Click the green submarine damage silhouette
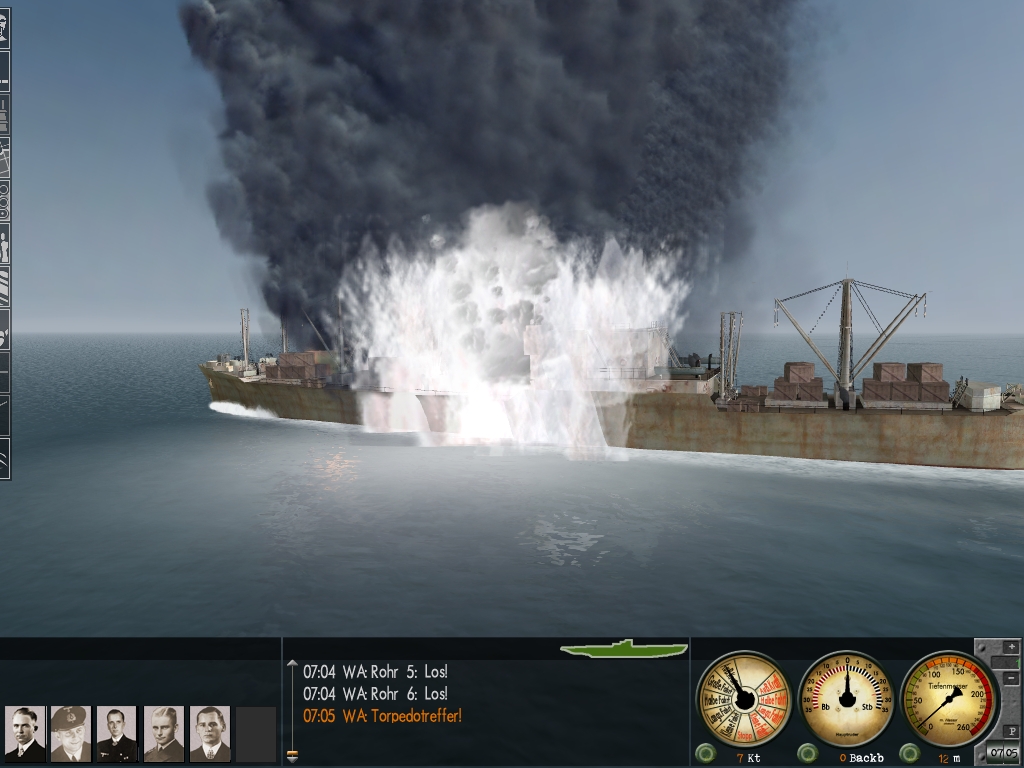This screenshot has height=768, width=1024. coord(624,649)
